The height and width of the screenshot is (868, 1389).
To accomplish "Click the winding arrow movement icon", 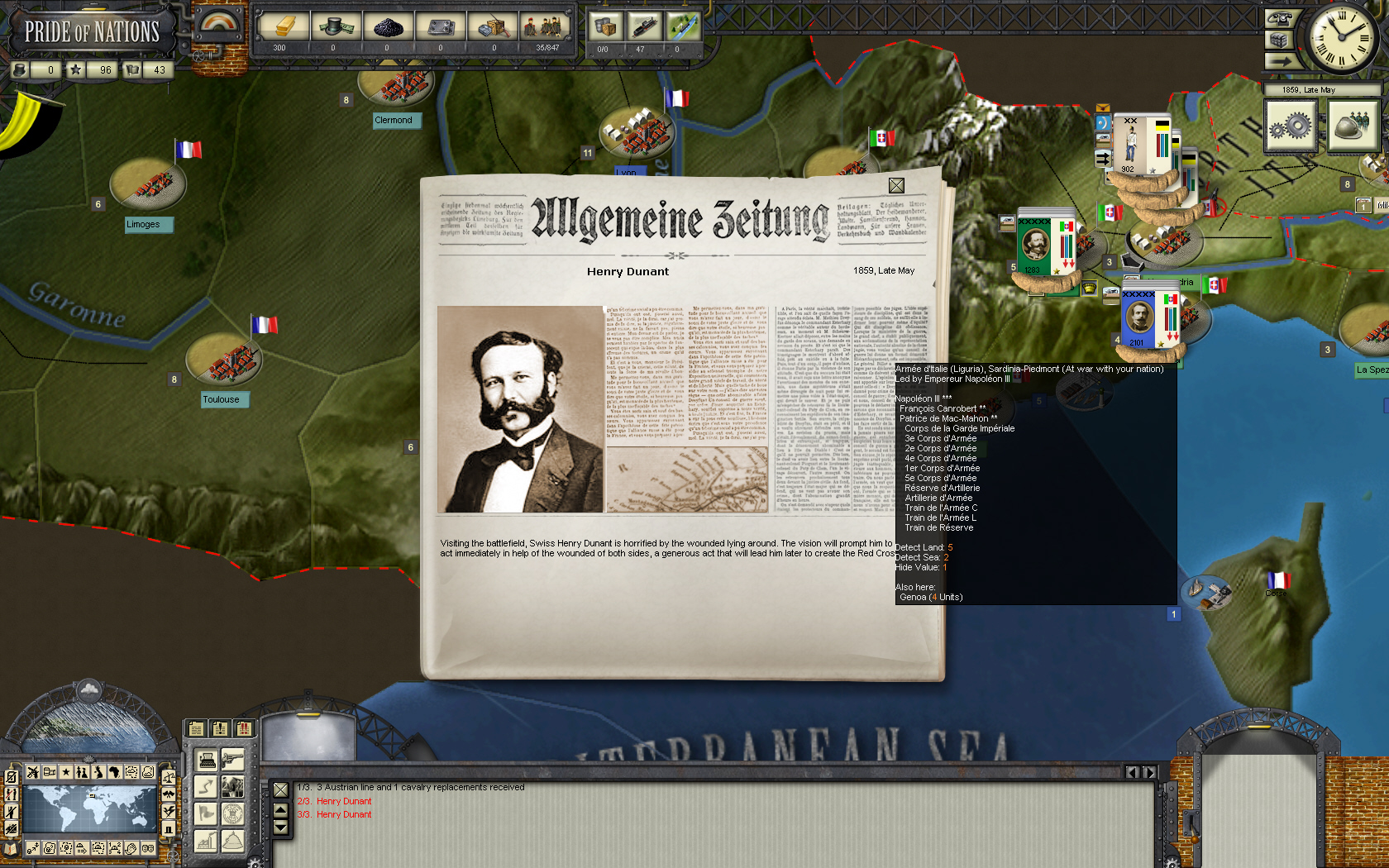I will [x=206, y=785].
